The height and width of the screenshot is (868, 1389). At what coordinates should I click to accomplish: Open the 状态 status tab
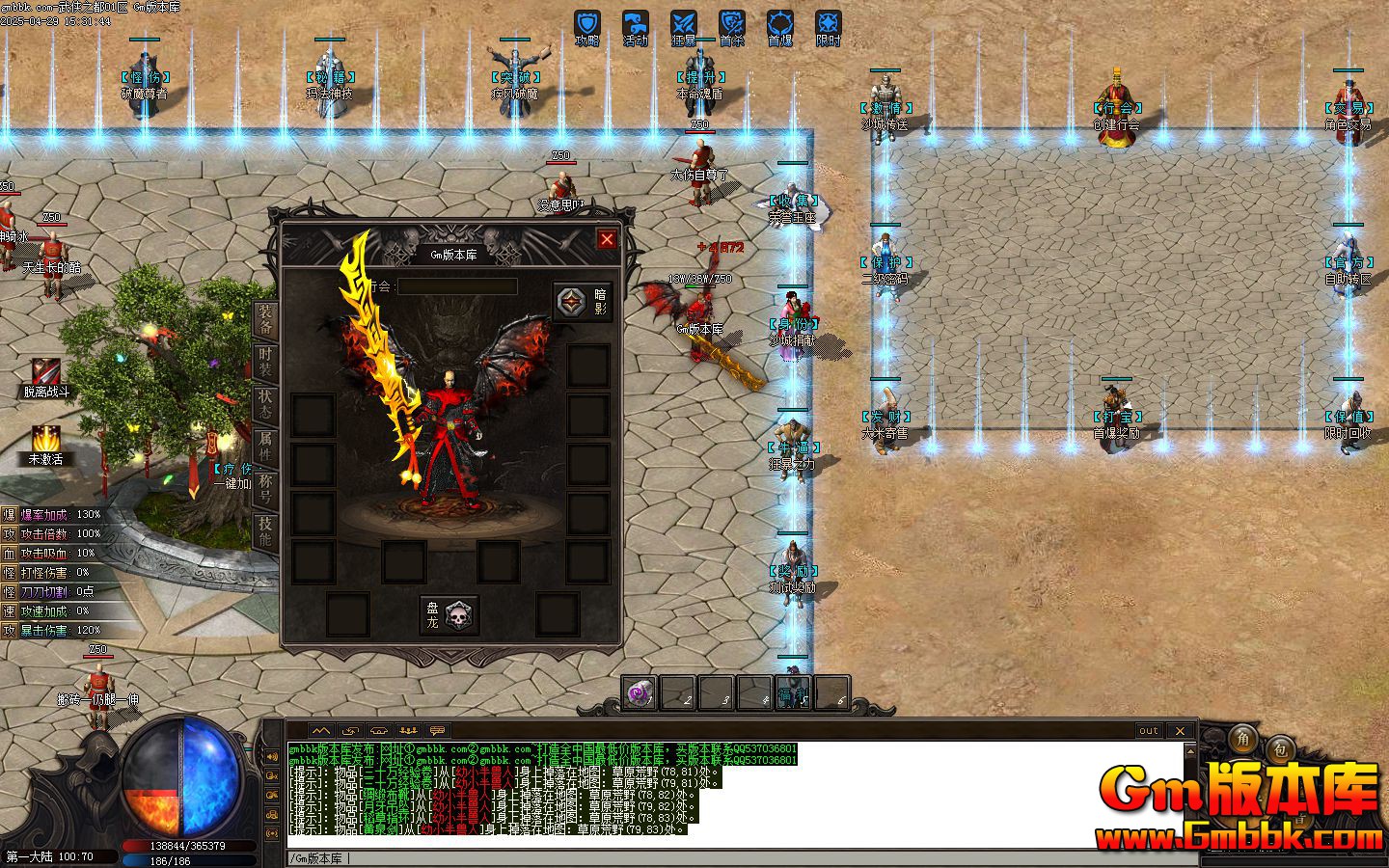click(x=265, y=403)
